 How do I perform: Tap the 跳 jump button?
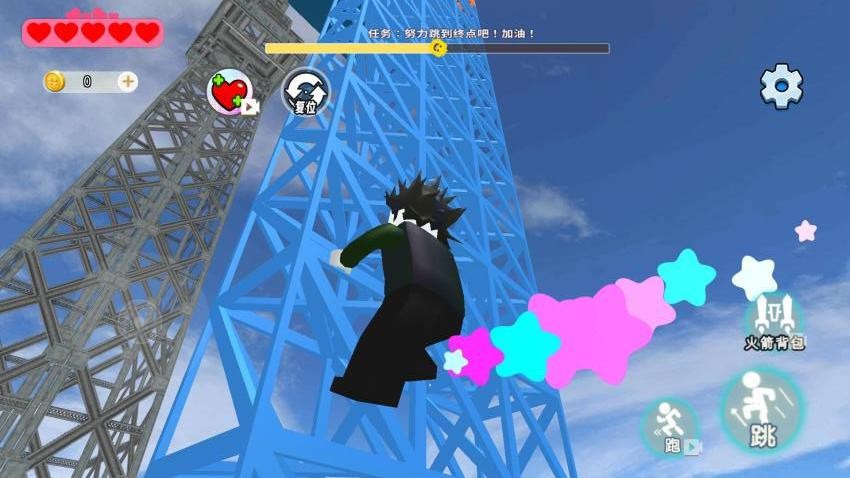click(x=762, y=410)
